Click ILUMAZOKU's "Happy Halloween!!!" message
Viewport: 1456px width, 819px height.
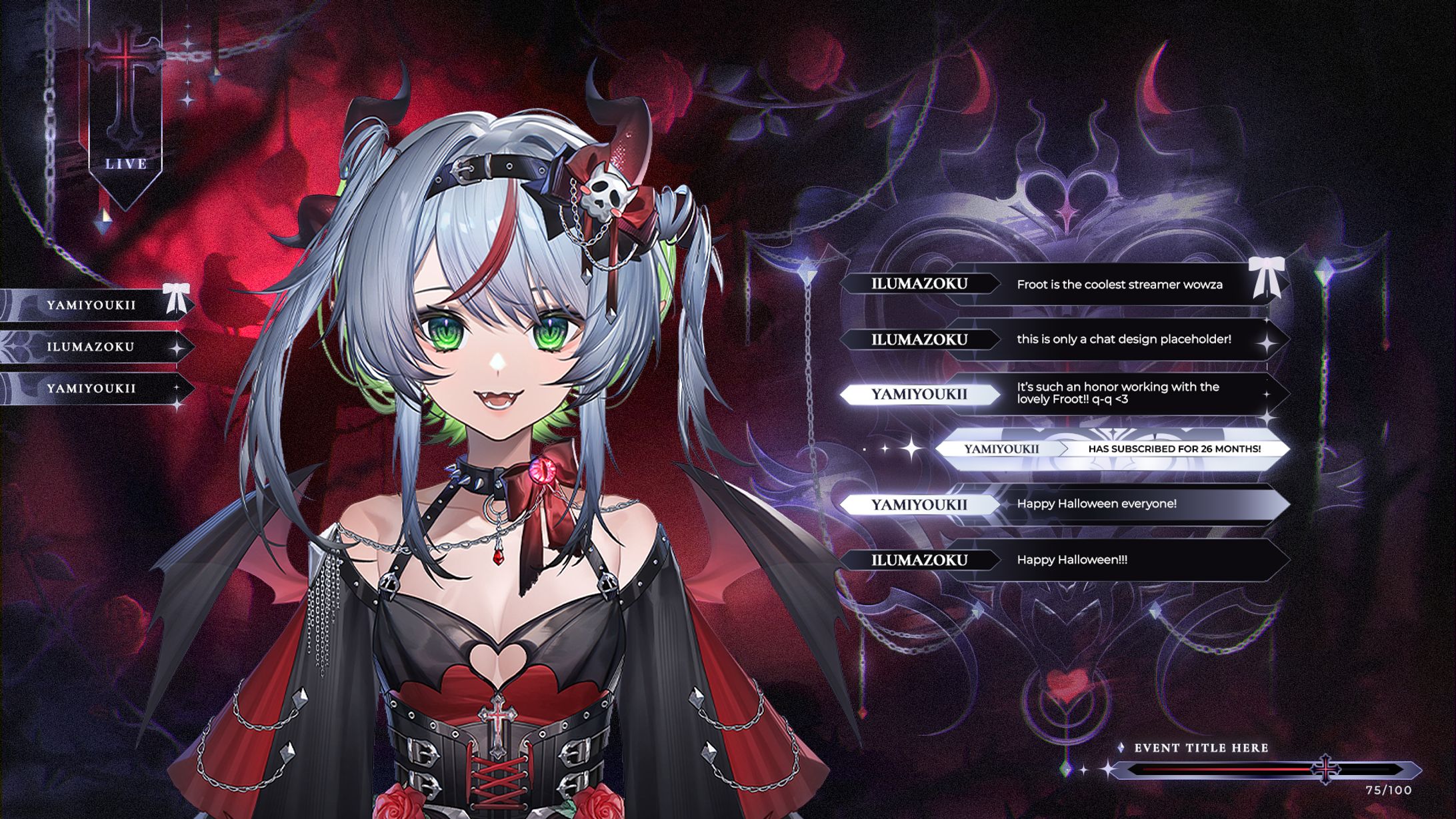tap(1072, 560)
